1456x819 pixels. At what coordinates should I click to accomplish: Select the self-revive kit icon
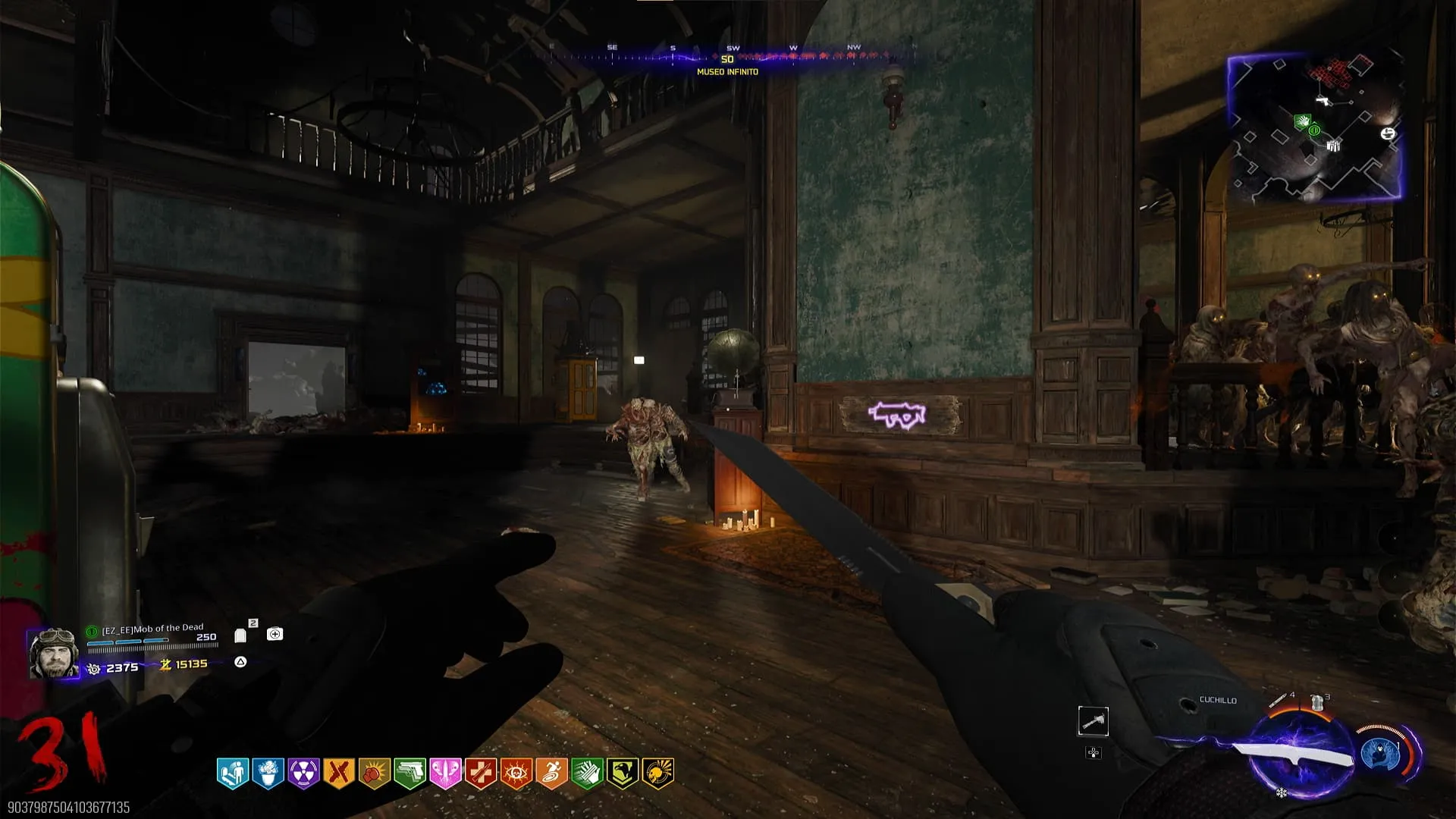coord(275,634)
